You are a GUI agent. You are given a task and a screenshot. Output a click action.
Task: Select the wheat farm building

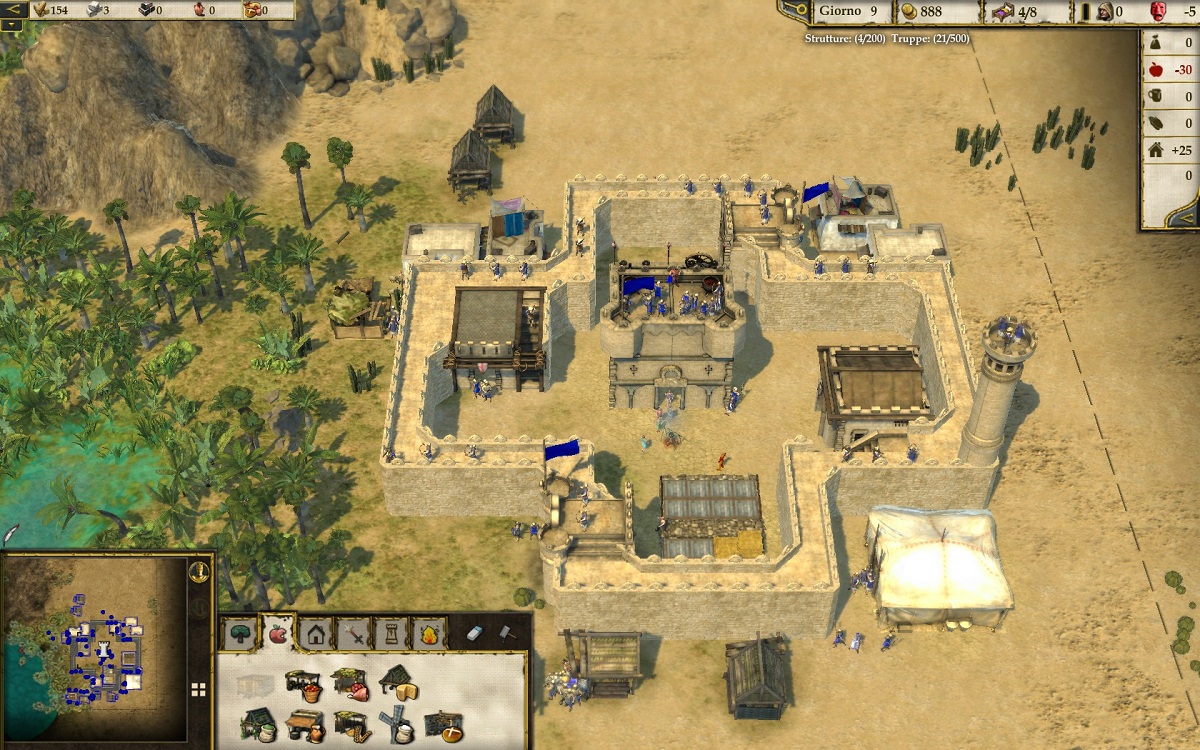click(351, 724)
